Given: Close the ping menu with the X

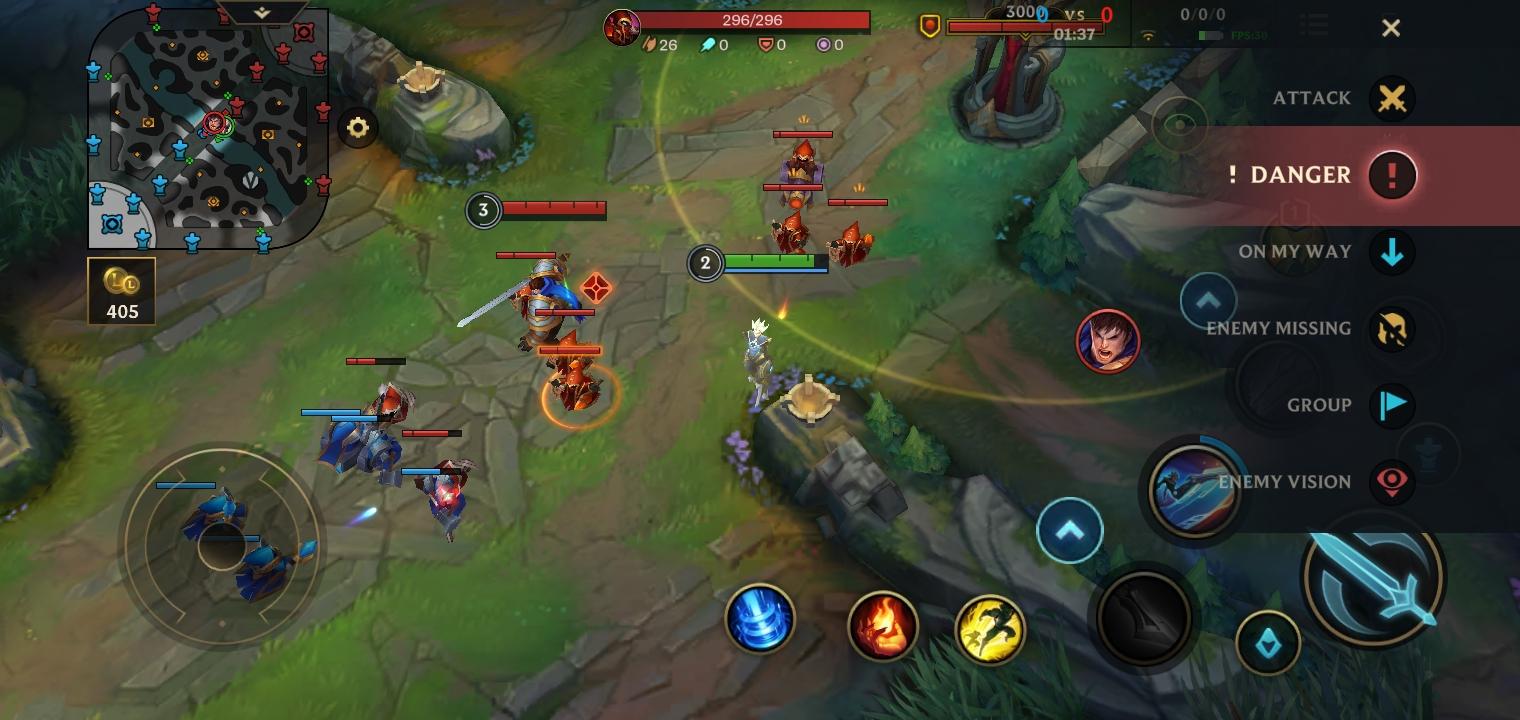Looking at the screenshot, I should tap(1390, 28).
